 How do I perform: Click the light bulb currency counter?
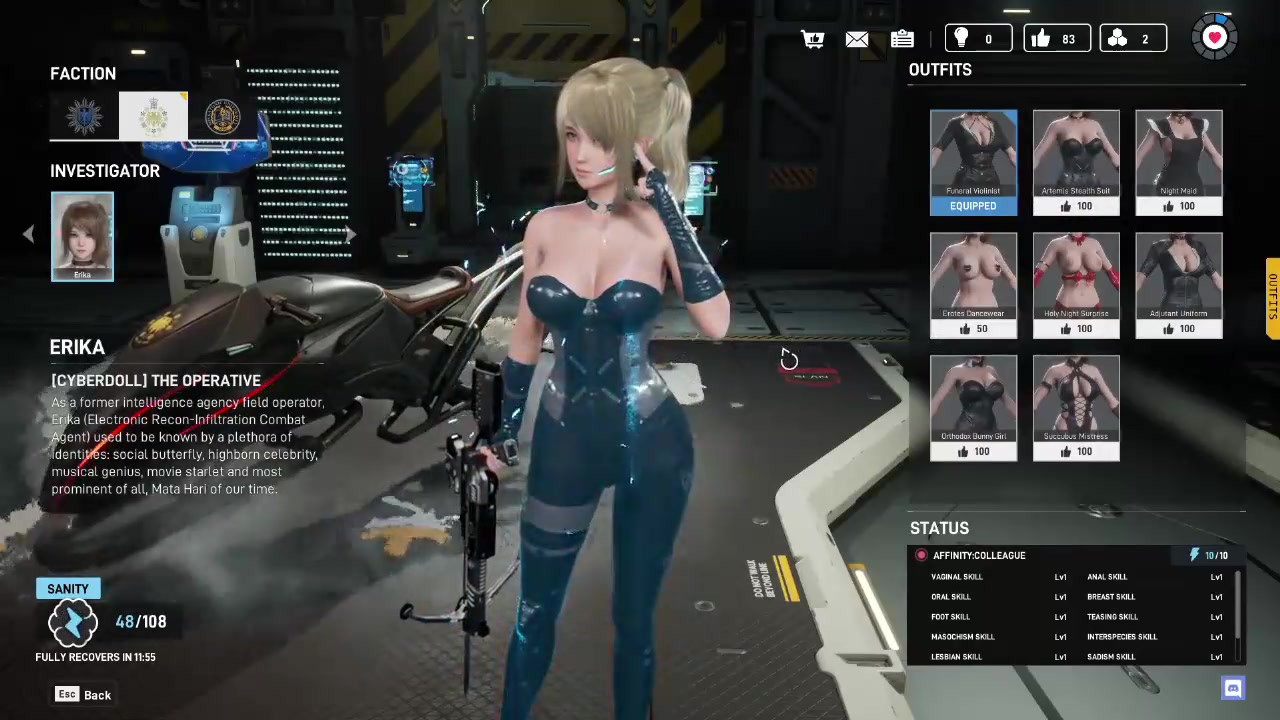pyautogui.click(x=976, y=39)
